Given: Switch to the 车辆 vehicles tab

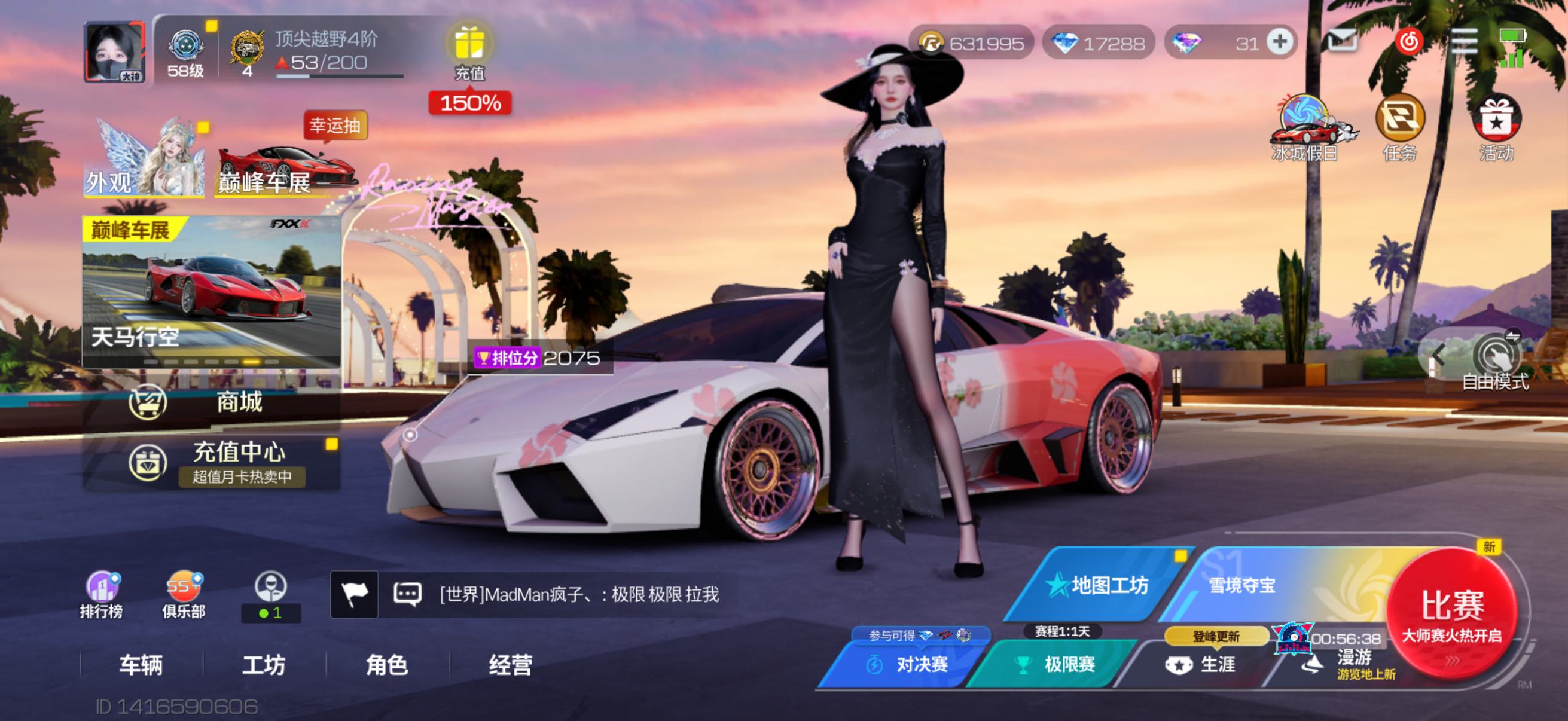Looking at the screenshot, I should coord(141,664).
